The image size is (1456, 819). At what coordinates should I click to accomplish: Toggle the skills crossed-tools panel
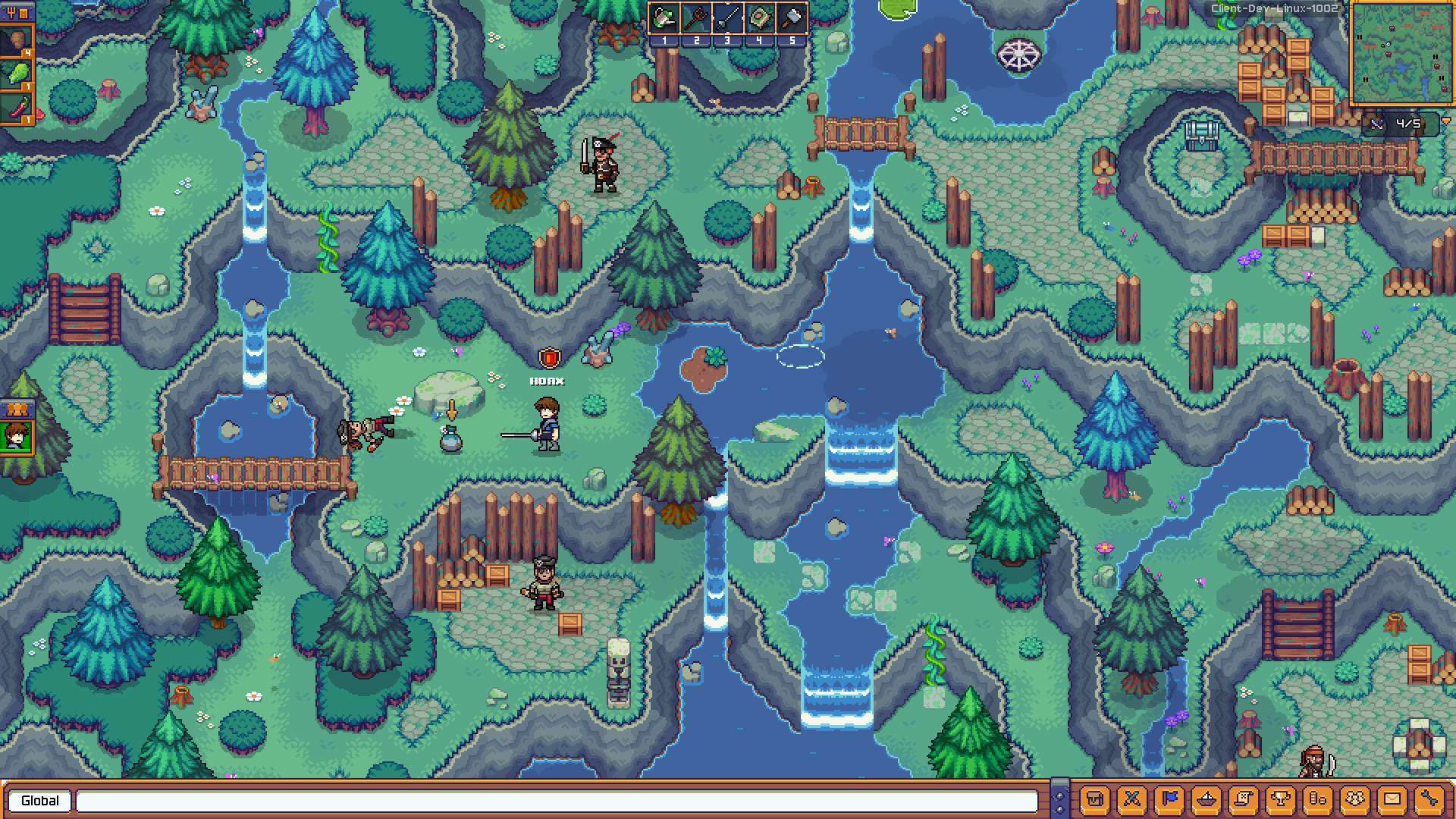pos(1131,799)
